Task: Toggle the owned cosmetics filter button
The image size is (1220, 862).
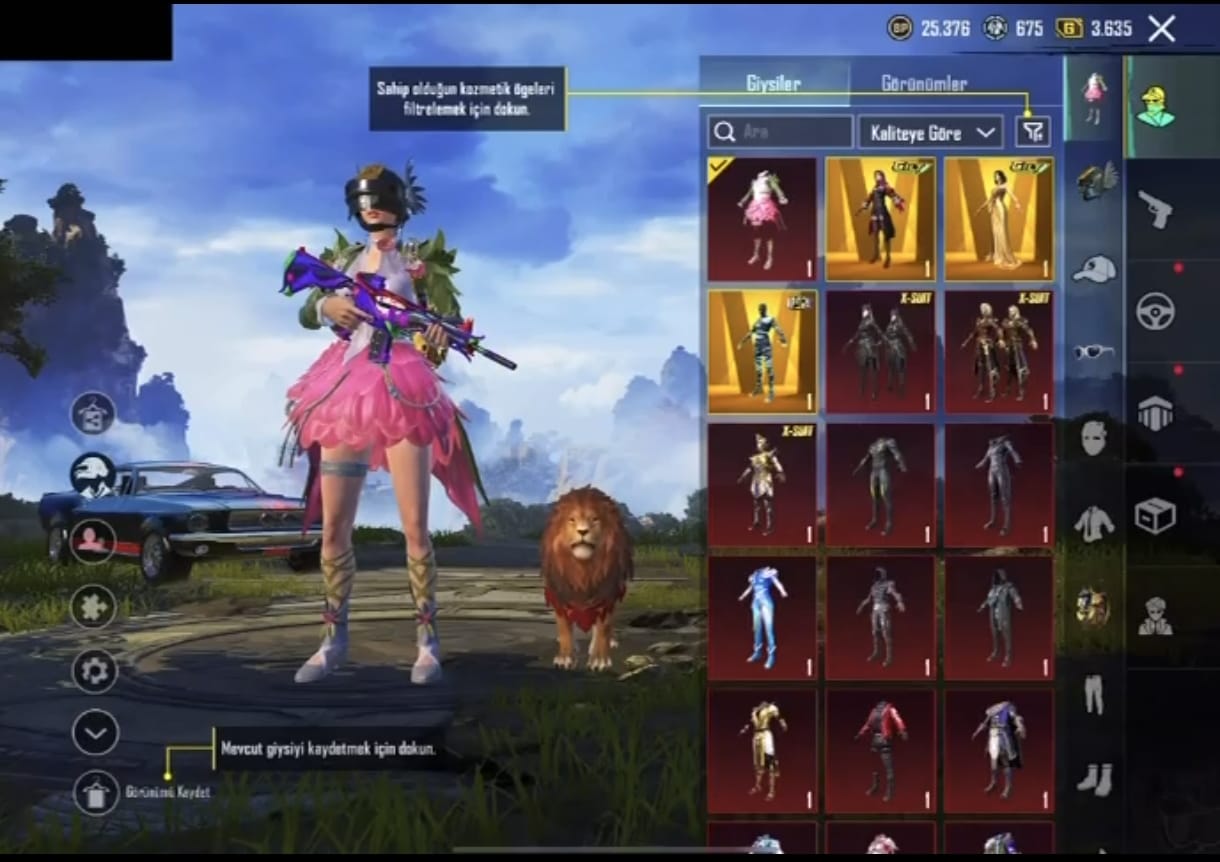Action: click(1033, 131)
